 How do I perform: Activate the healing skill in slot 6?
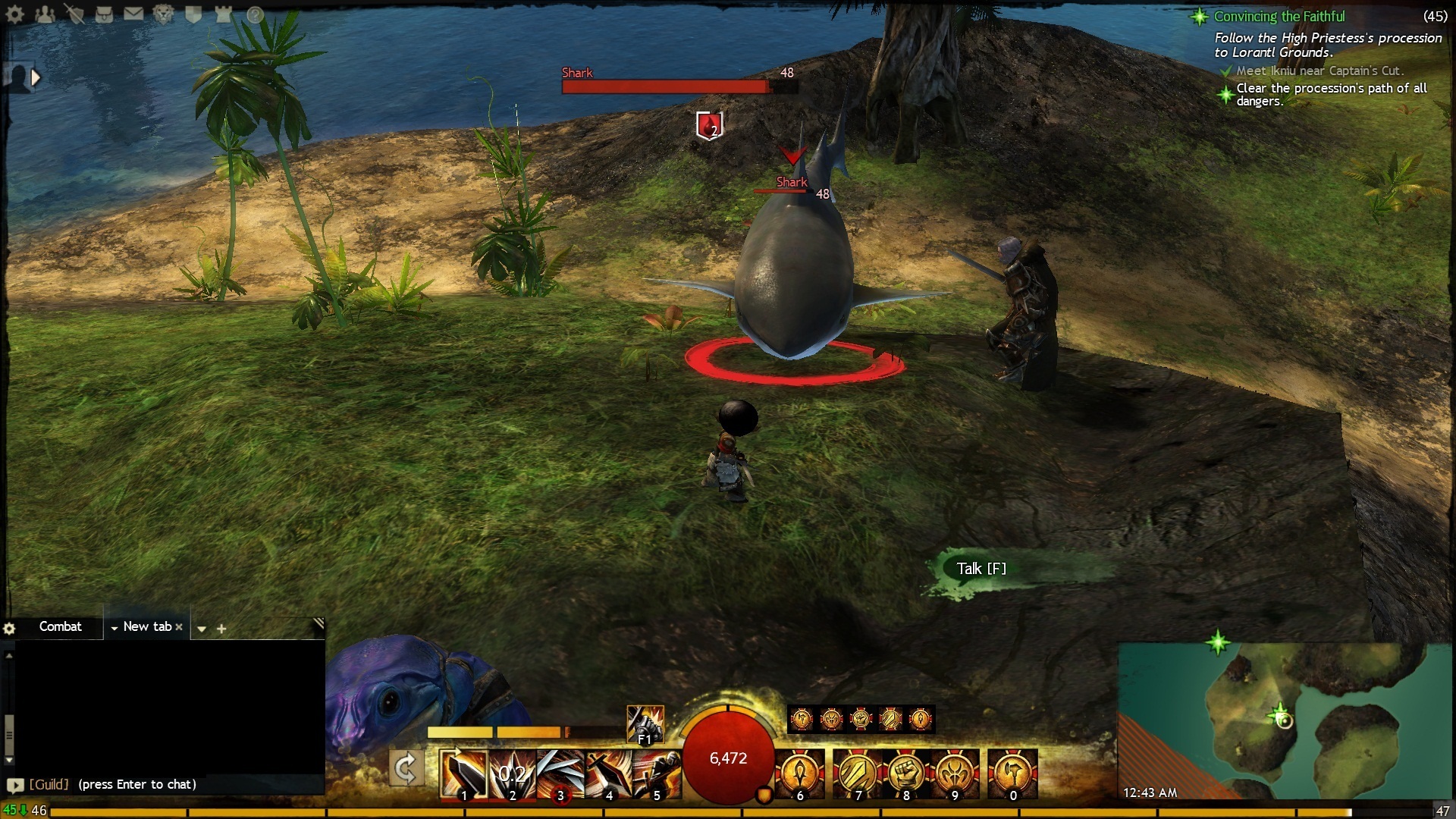800,773
